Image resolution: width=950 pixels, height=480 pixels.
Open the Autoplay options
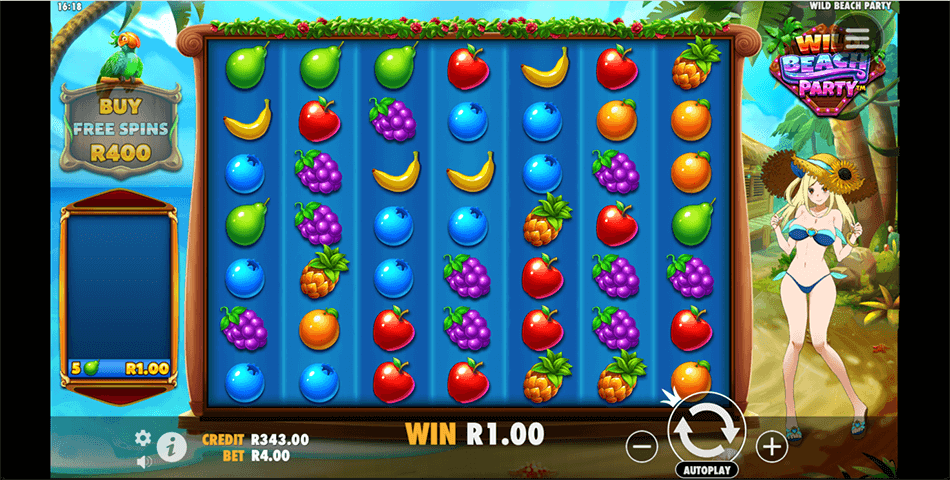(x=706, y=469)
